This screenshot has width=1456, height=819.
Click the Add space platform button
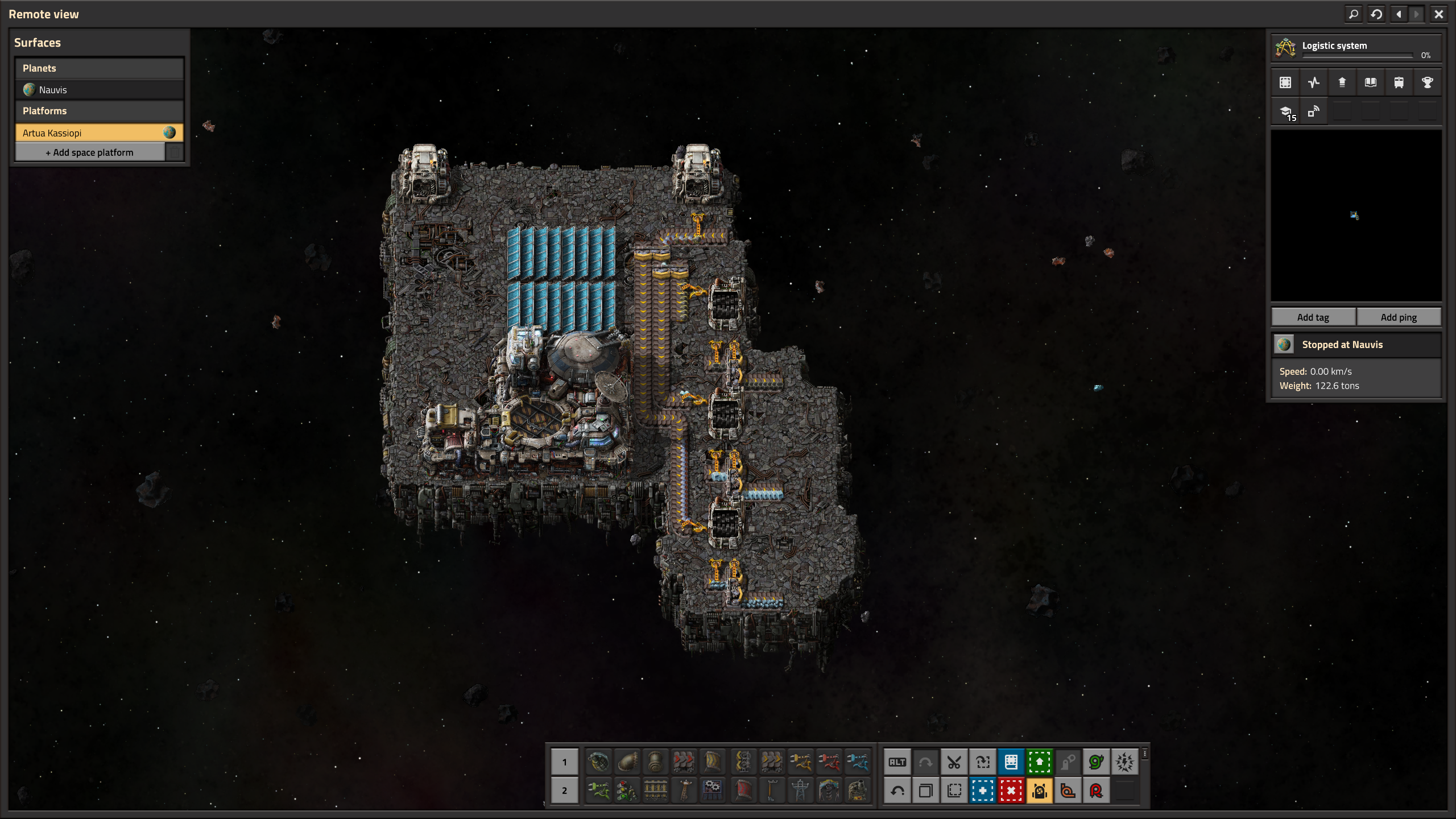click(x=90, y=152)
